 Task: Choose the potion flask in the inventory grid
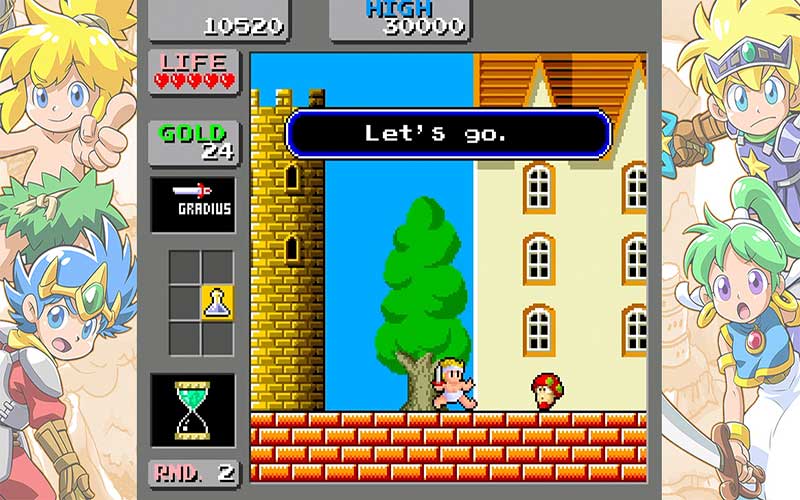point(218,301)
